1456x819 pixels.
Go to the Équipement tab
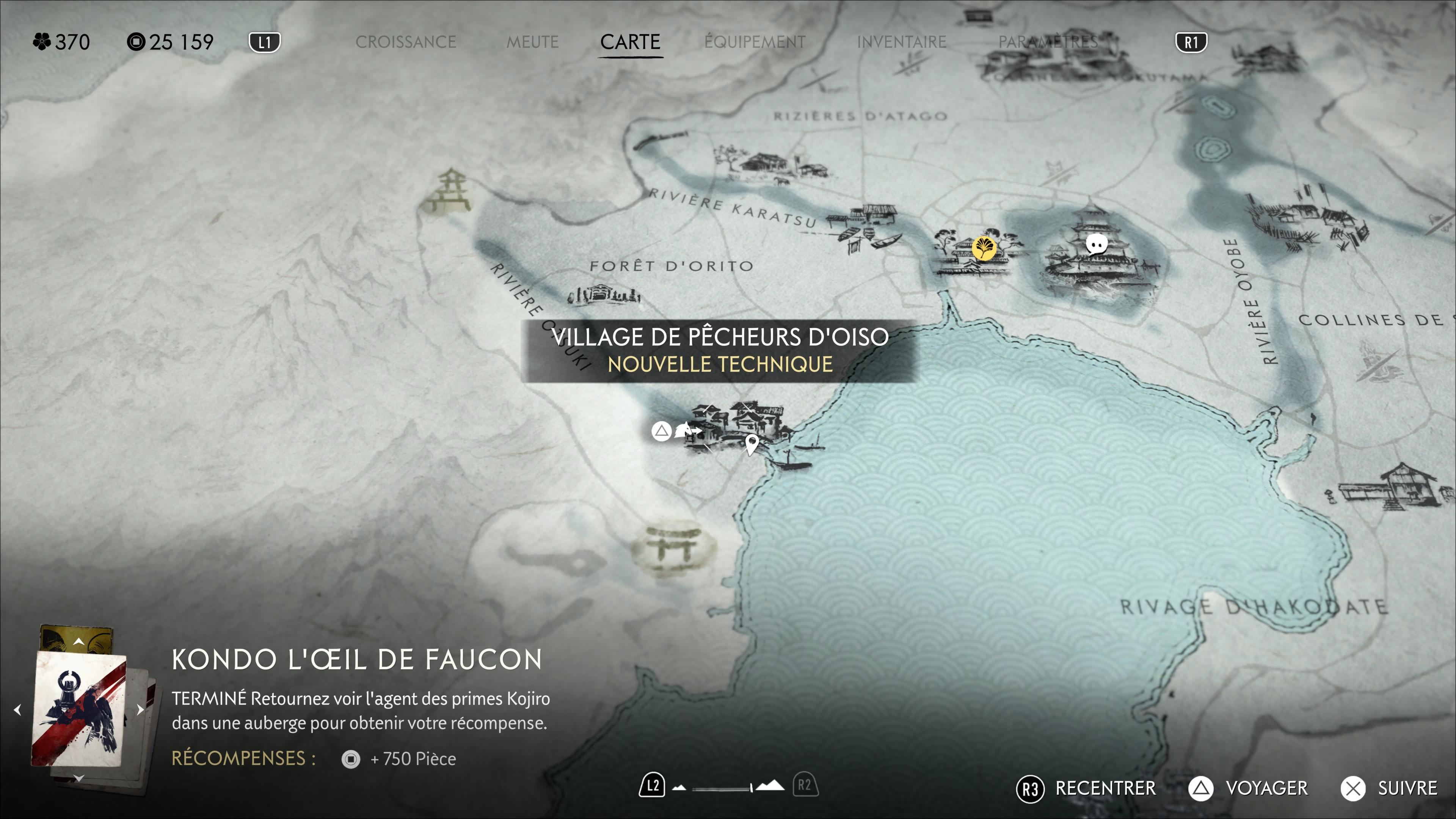[755, 42]
